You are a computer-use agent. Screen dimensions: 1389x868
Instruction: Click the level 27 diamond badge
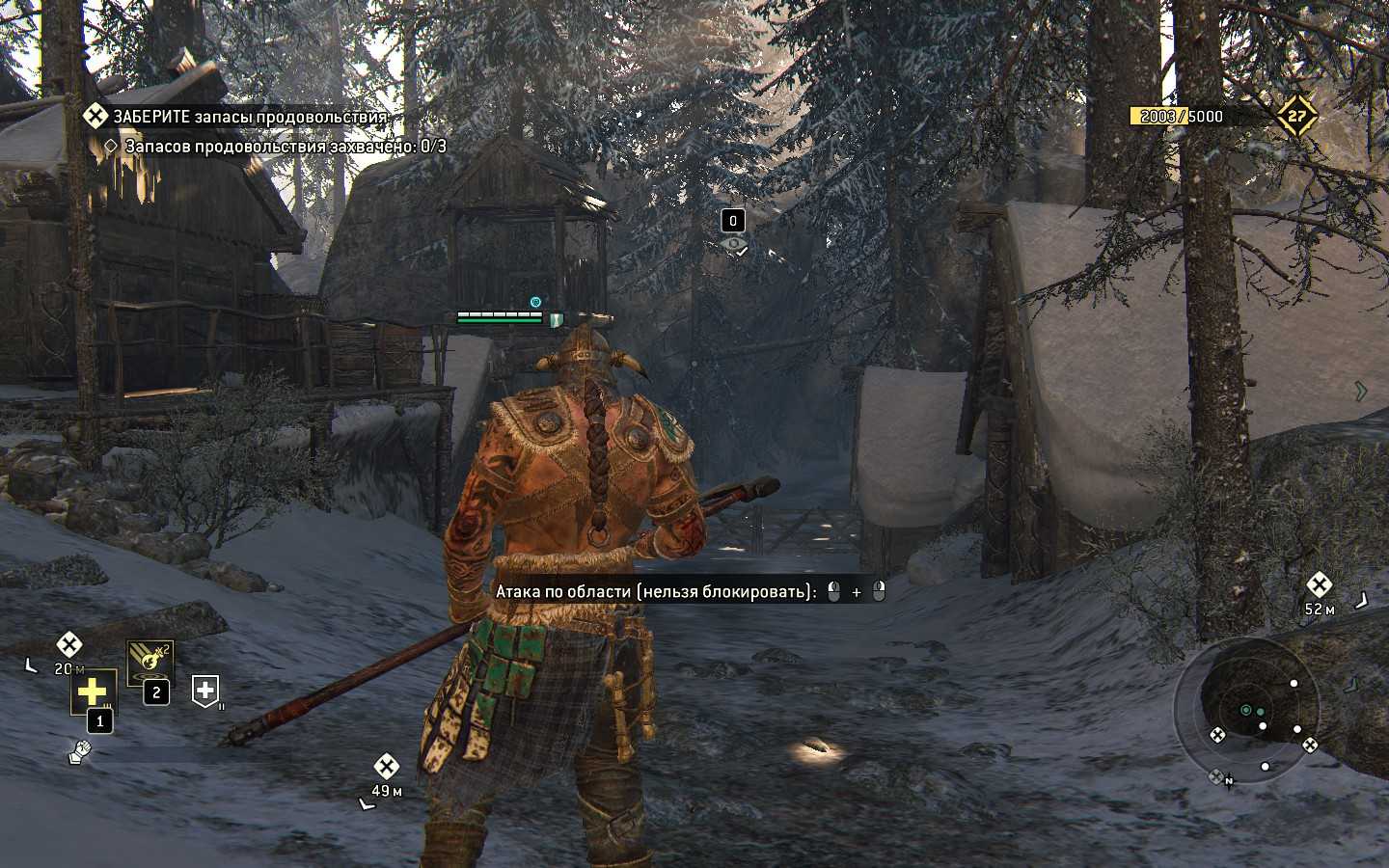[1296, 116]
